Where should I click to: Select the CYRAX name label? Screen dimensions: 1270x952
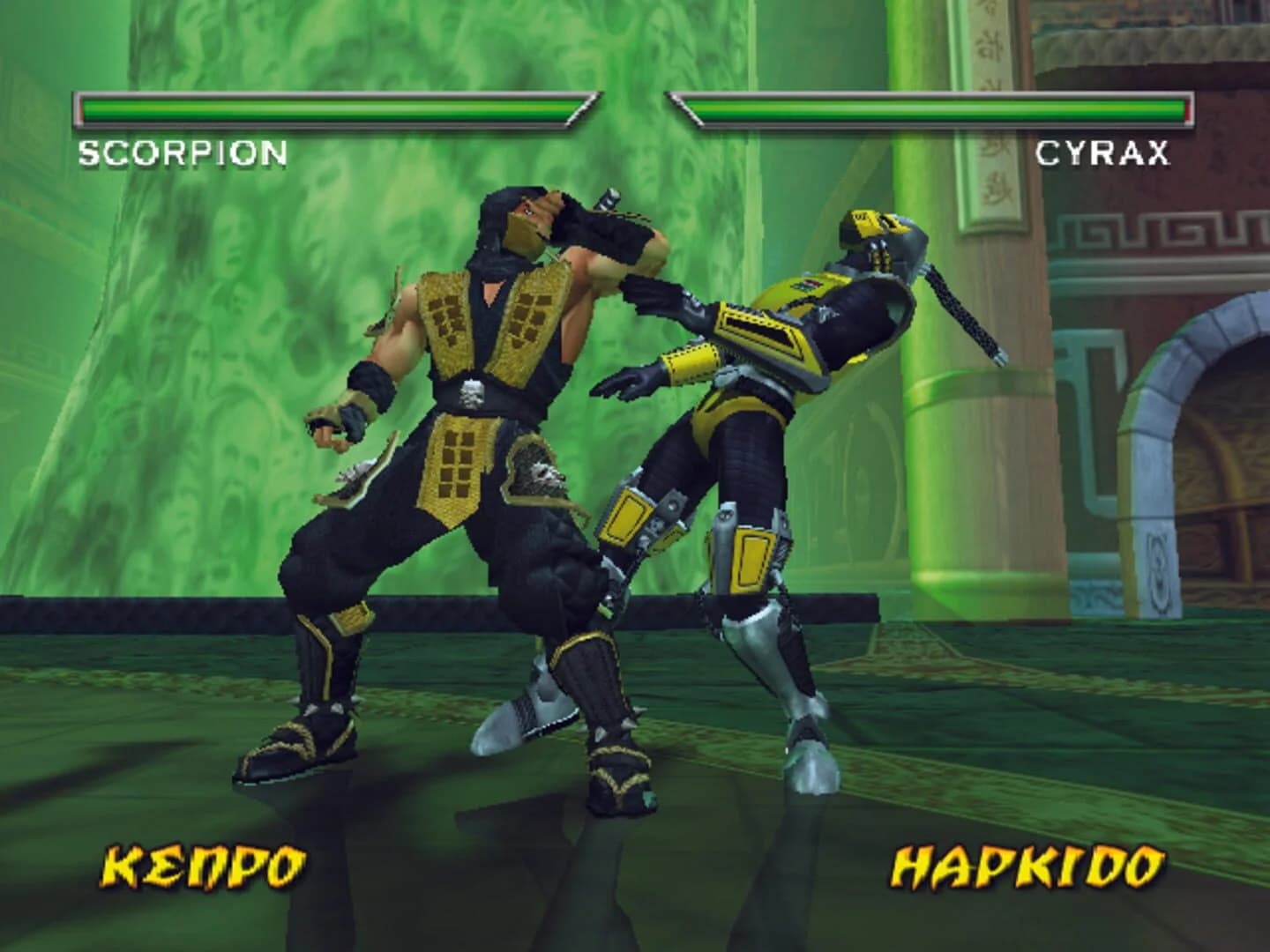coord(1105,154)
